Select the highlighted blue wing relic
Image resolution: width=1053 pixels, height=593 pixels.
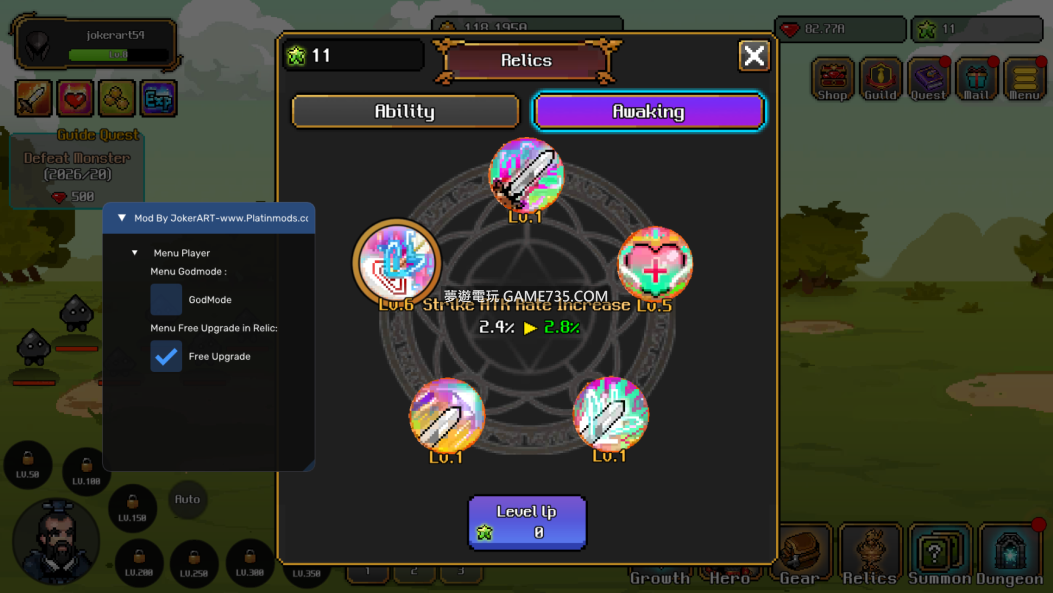[397, 262]
